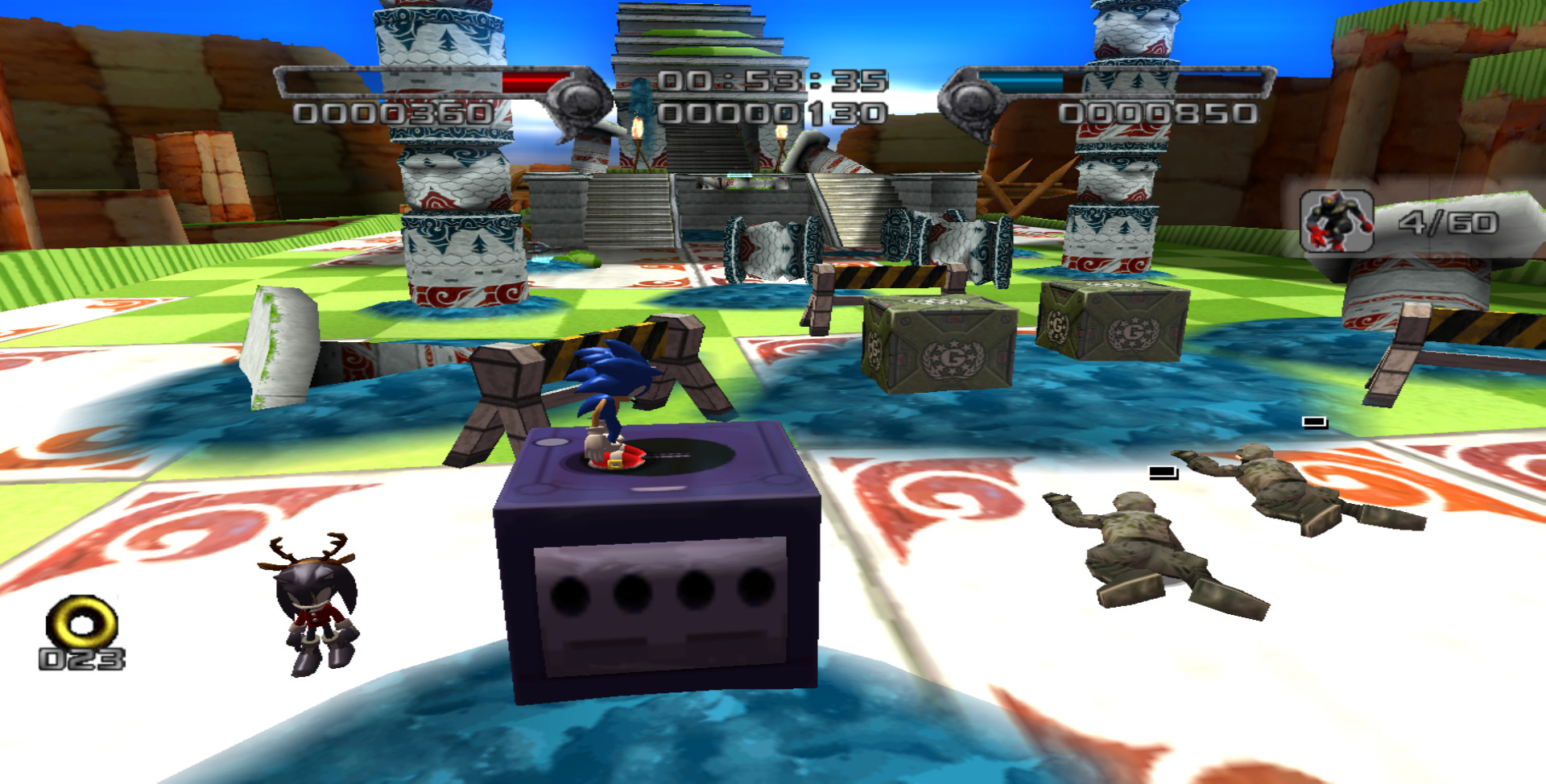The width and height of the screenshot is (1546, 784).
Task: Open the score display reading 00000130
Action: (771, 113)
